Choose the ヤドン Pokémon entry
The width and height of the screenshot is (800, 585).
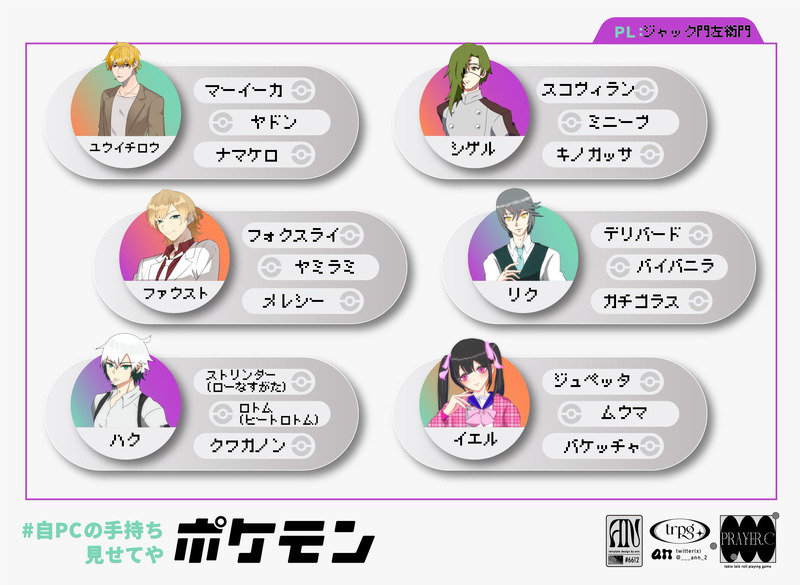270,122
